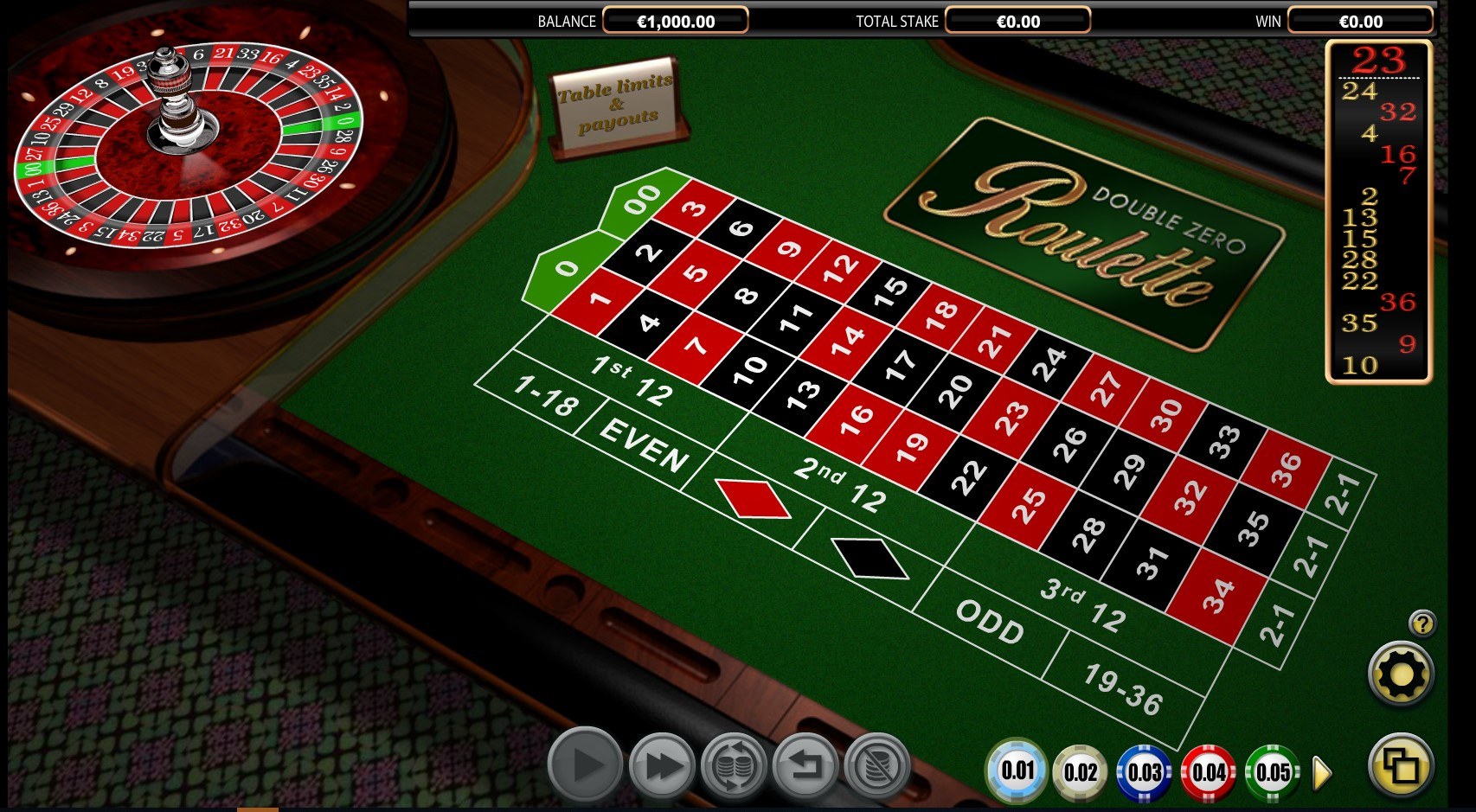Viewport: 1476px width, 812px height.
Task: Open the Table limits & payouts board
Action: [x=616, y=104]
